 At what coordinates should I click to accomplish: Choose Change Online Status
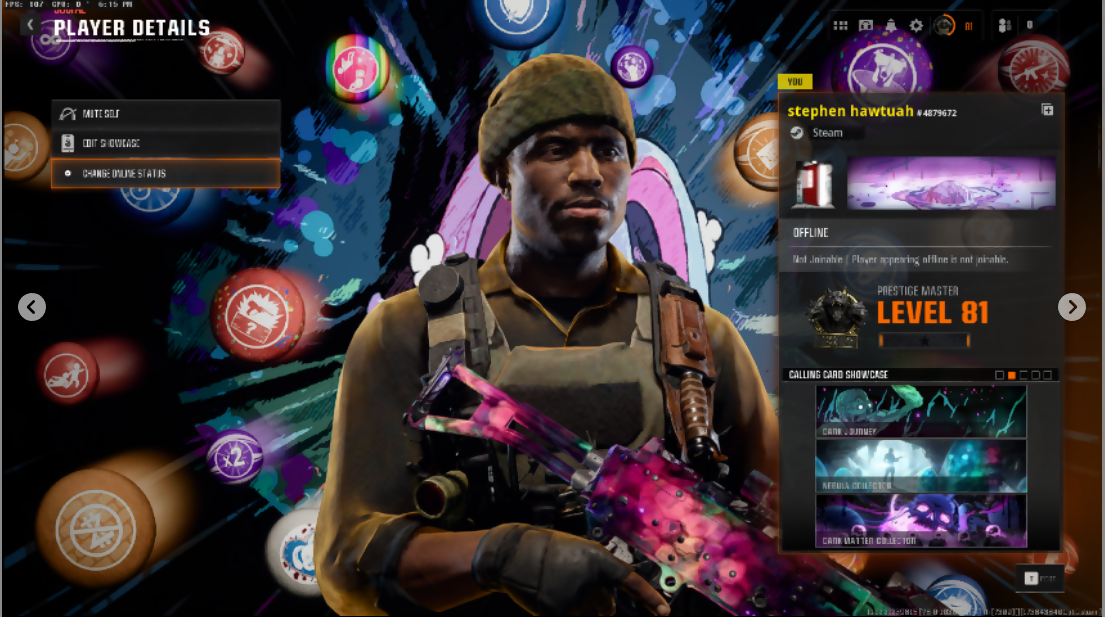(165, 174)
